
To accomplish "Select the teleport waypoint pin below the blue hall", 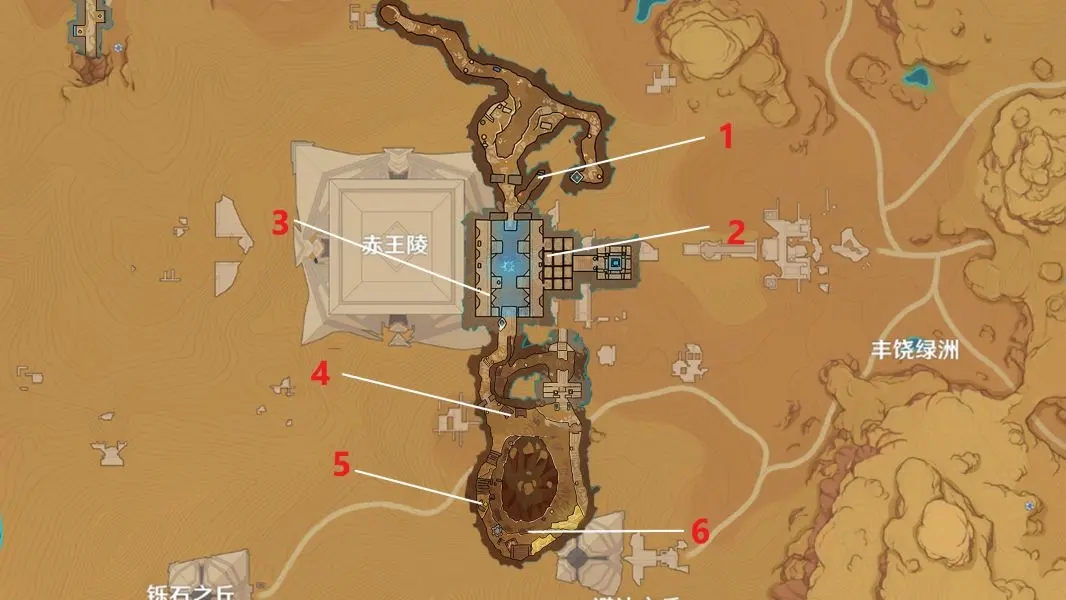I will pyautogui.click(x=502, y=323).
